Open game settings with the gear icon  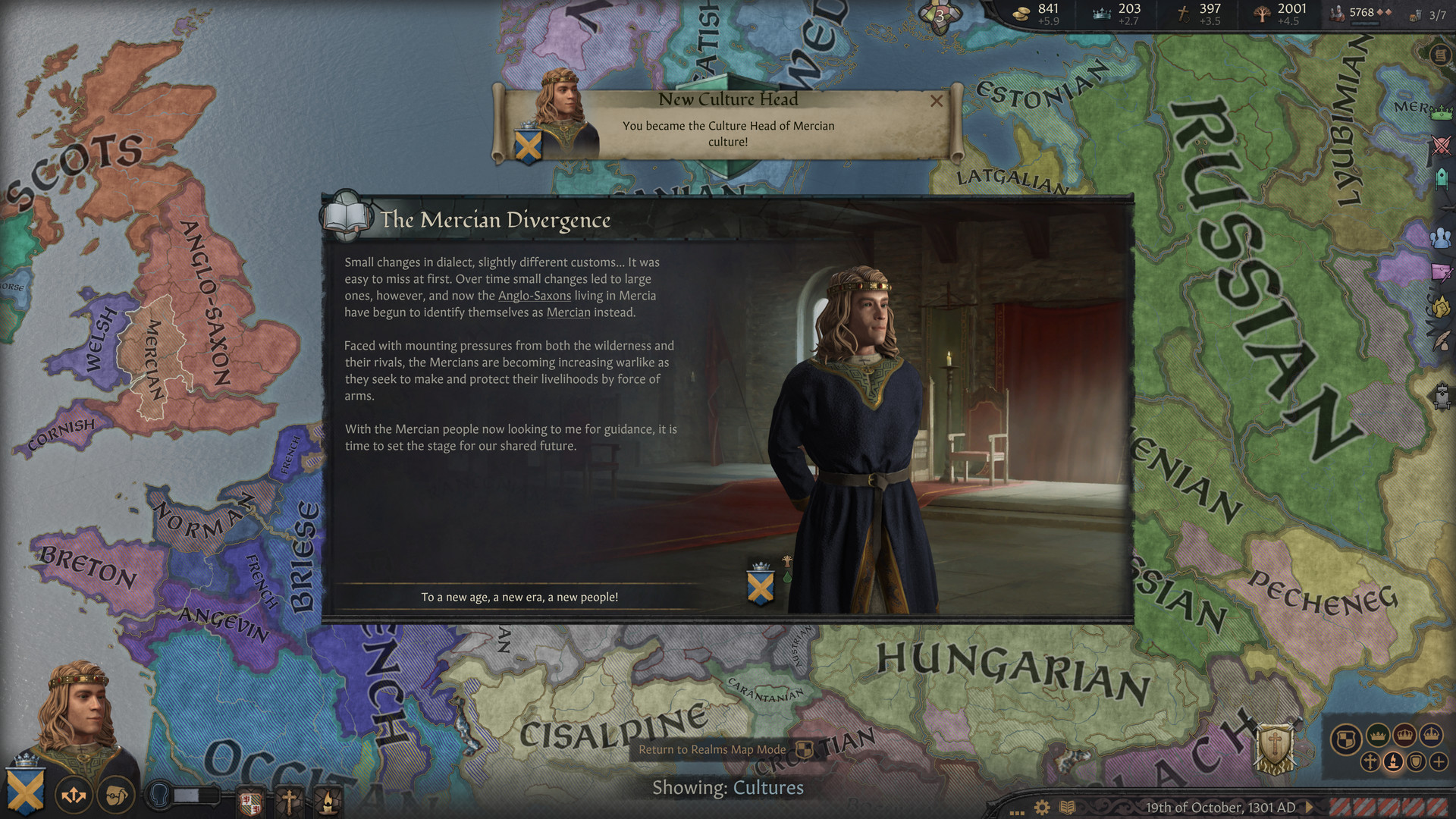click(x=1042, y=808)
